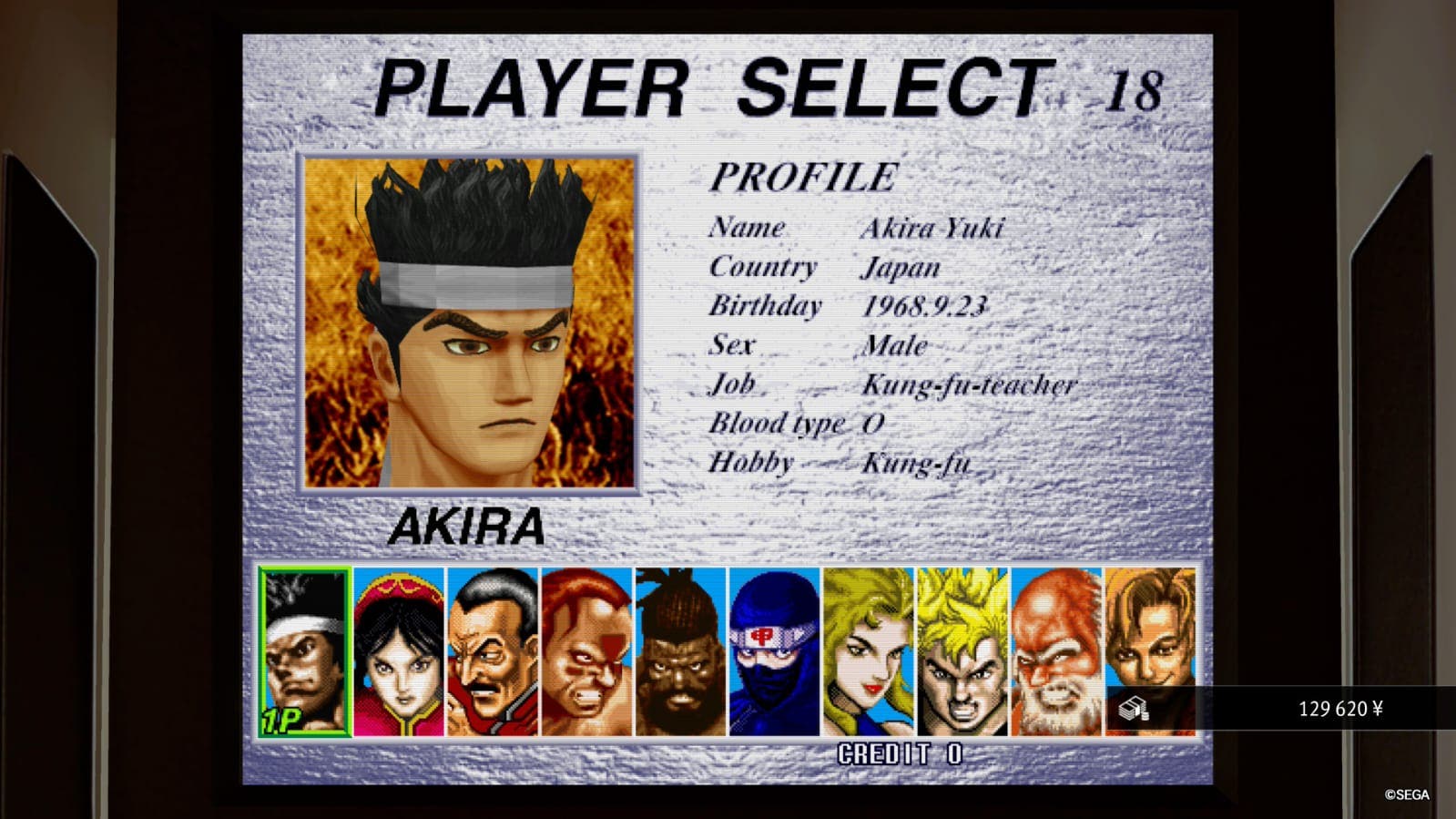Select Wolf's red-haired portrait
1456x819 pixels.
click(x=585, y=651)
